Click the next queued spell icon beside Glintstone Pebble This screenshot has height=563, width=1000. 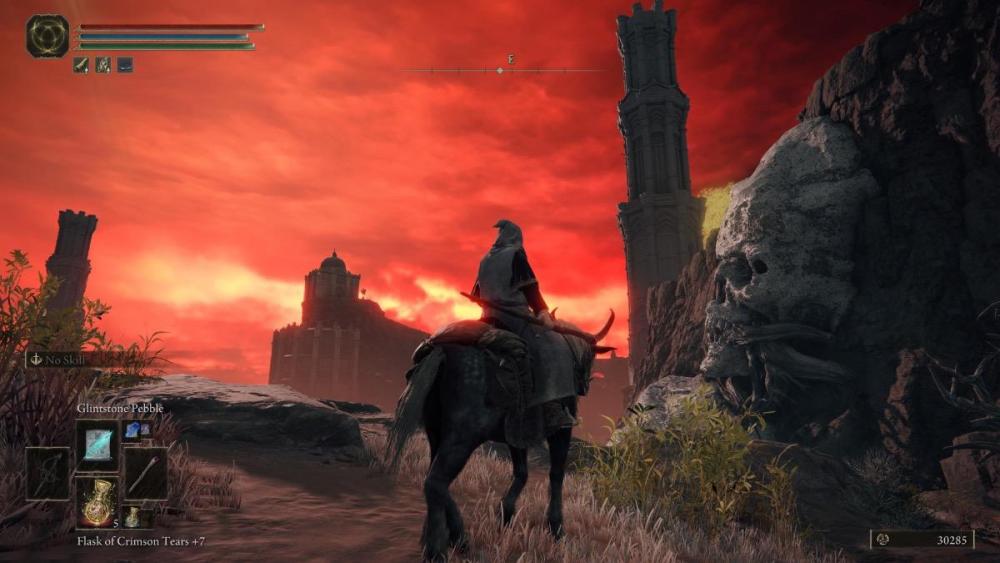133,430
